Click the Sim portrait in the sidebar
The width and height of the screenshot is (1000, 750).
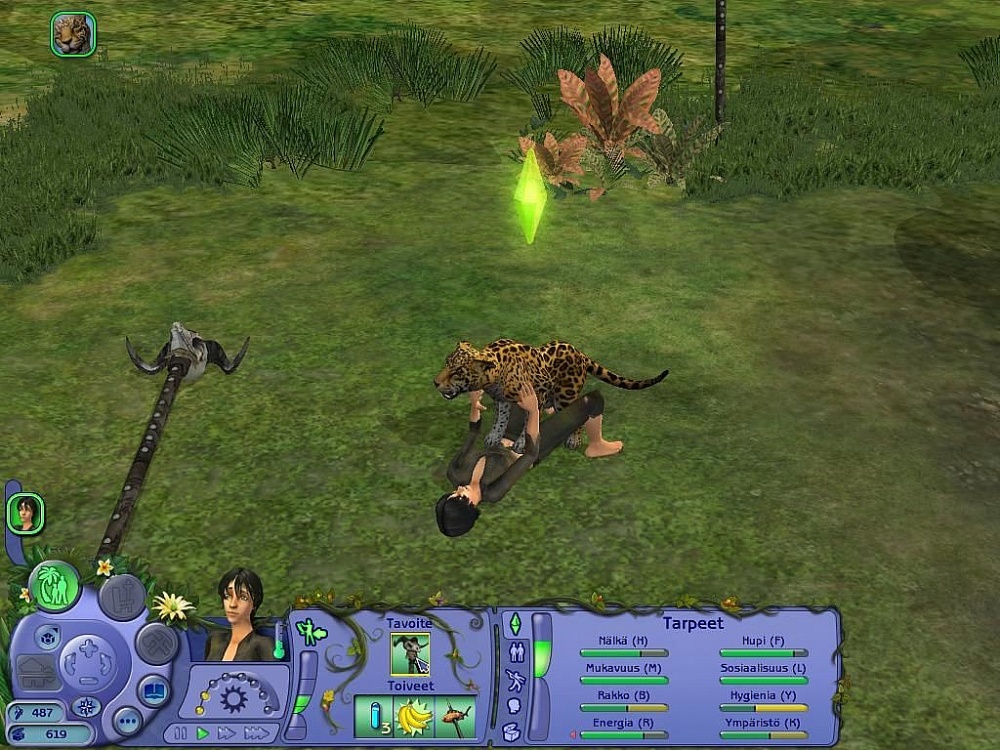pos(25,514)
